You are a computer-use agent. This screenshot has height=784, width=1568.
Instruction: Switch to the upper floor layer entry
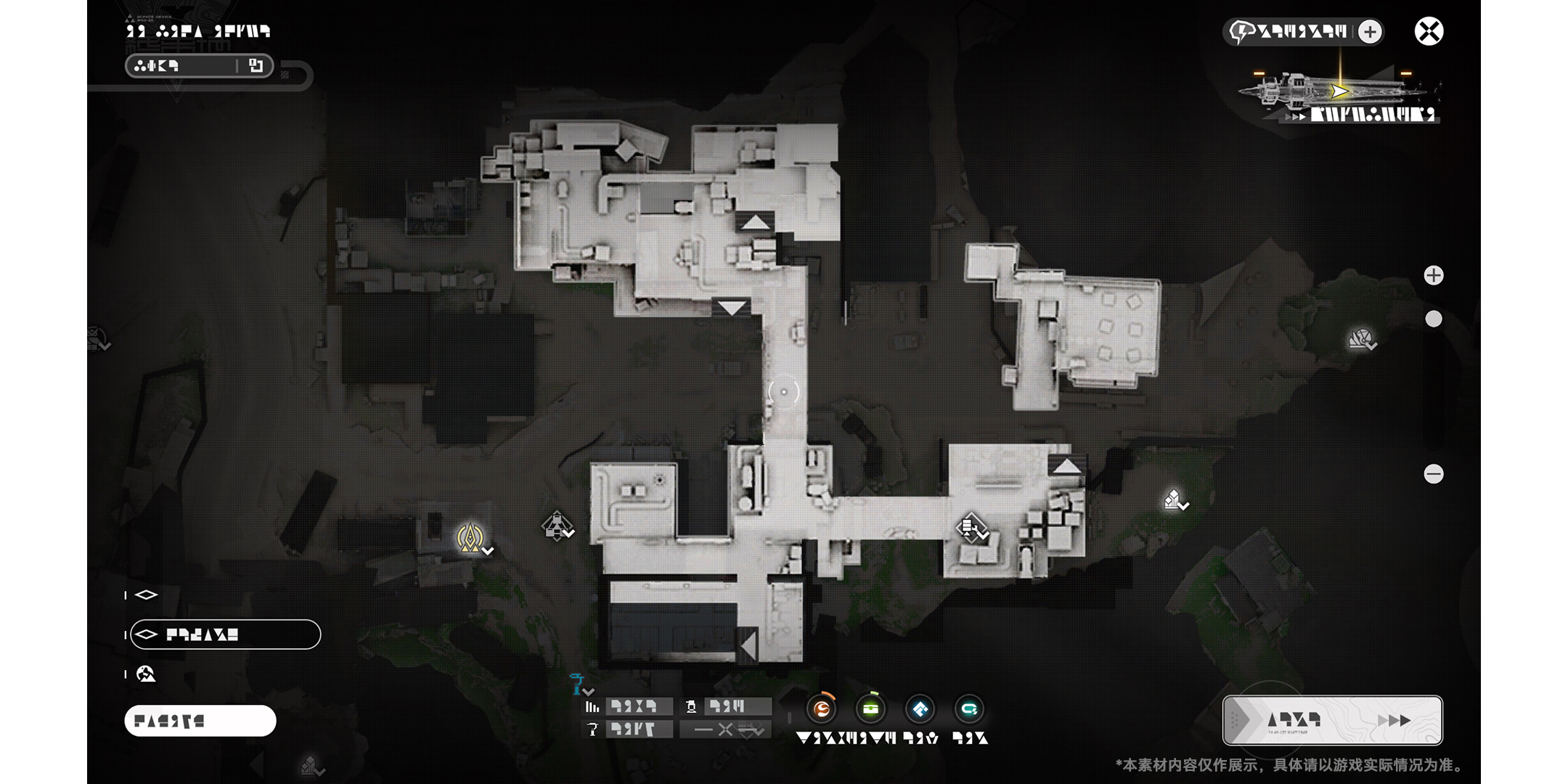147,595
